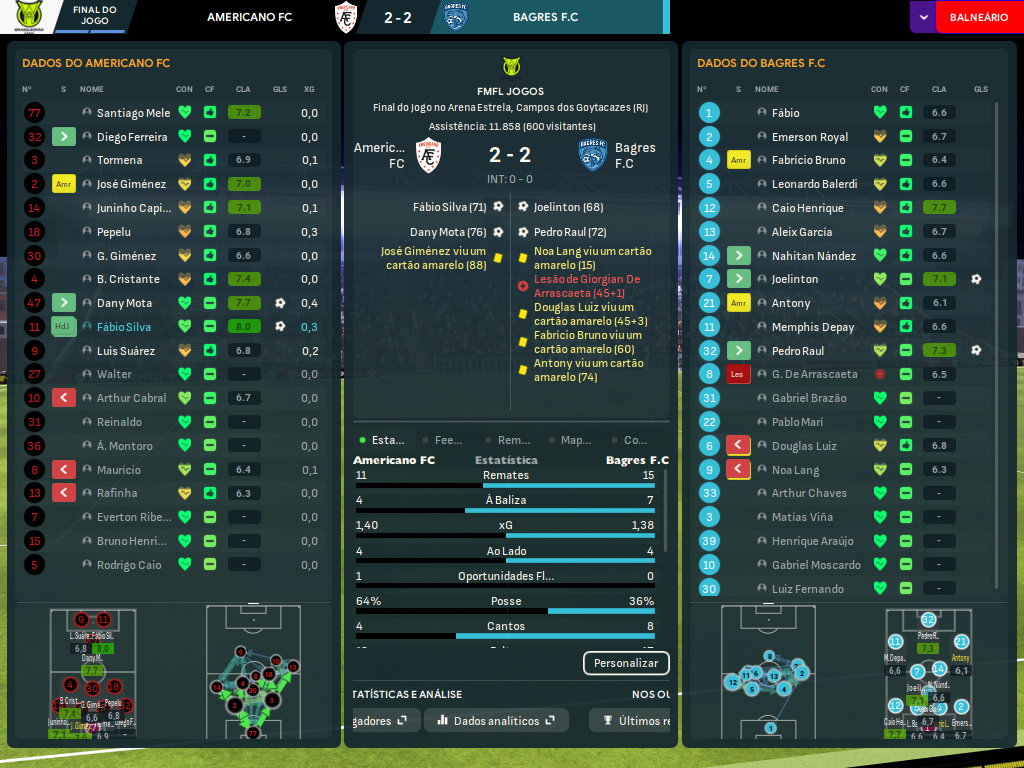The image size is (1024, 768).
Task: Sort Americano players by XG column
Action: pos(309,90)
